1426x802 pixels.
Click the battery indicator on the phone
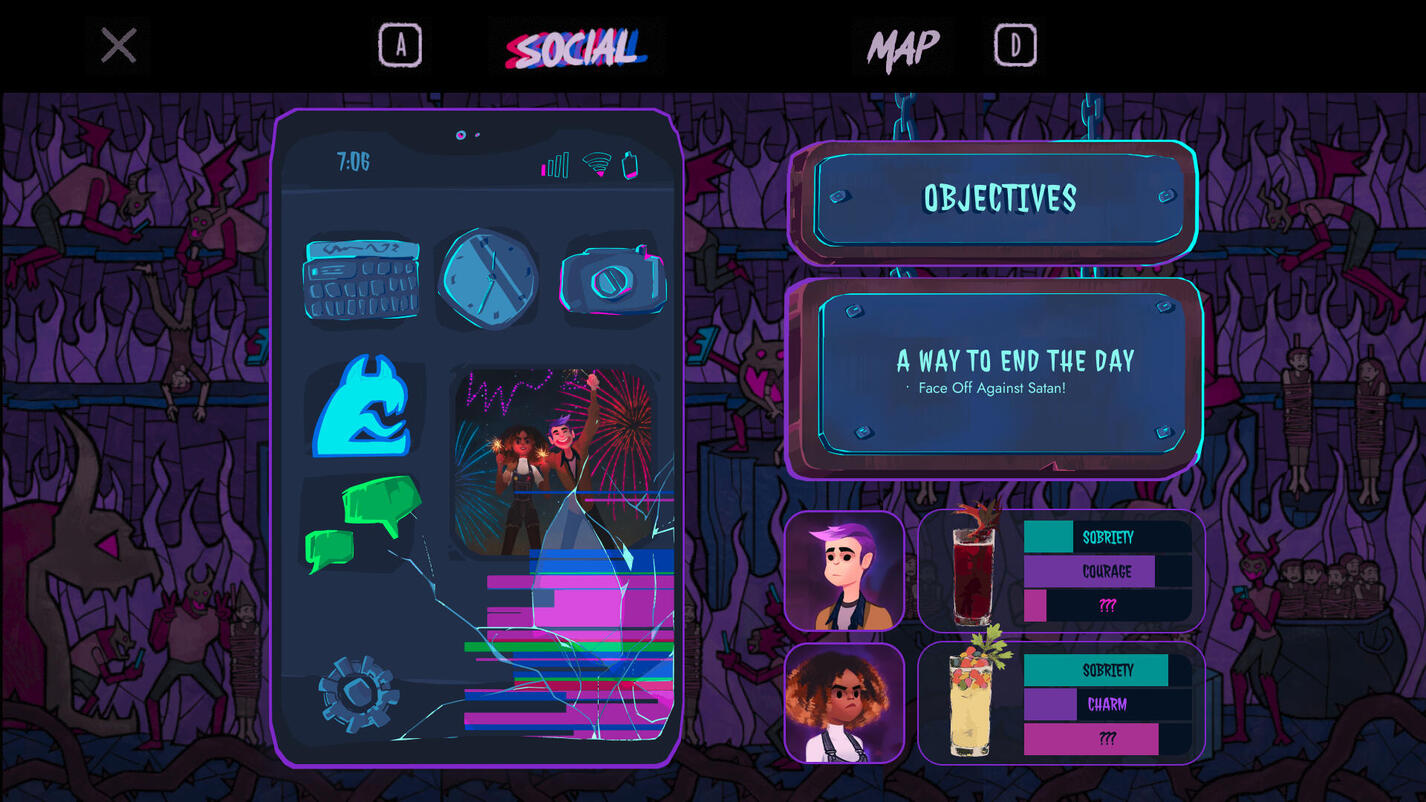[628, 164]
